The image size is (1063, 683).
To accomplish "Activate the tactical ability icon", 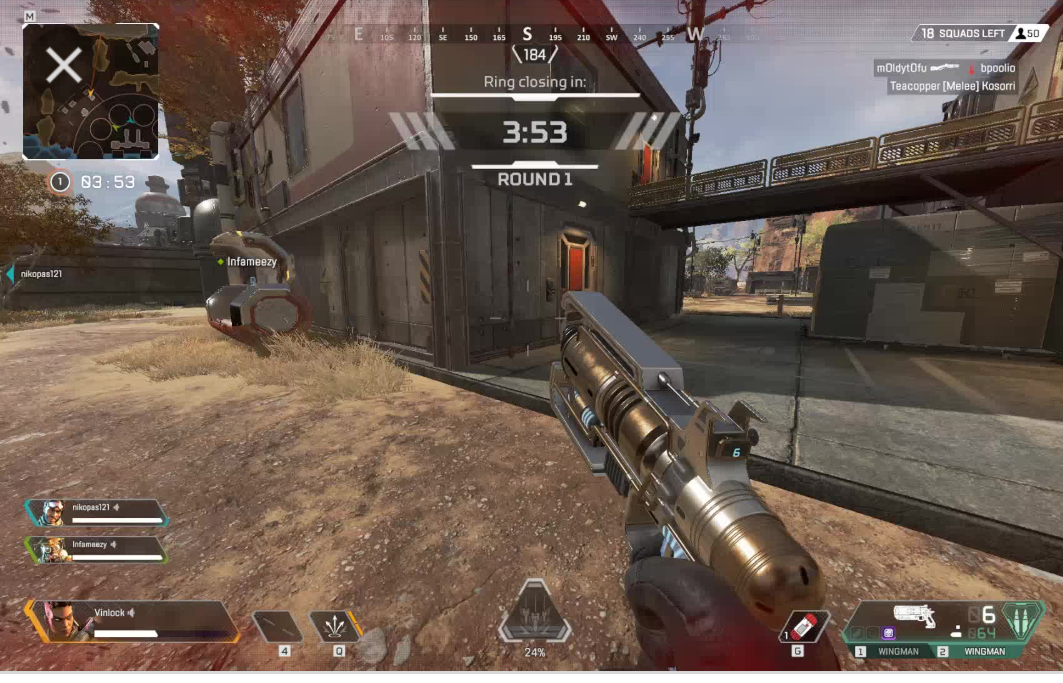I will tap(335, 627).
